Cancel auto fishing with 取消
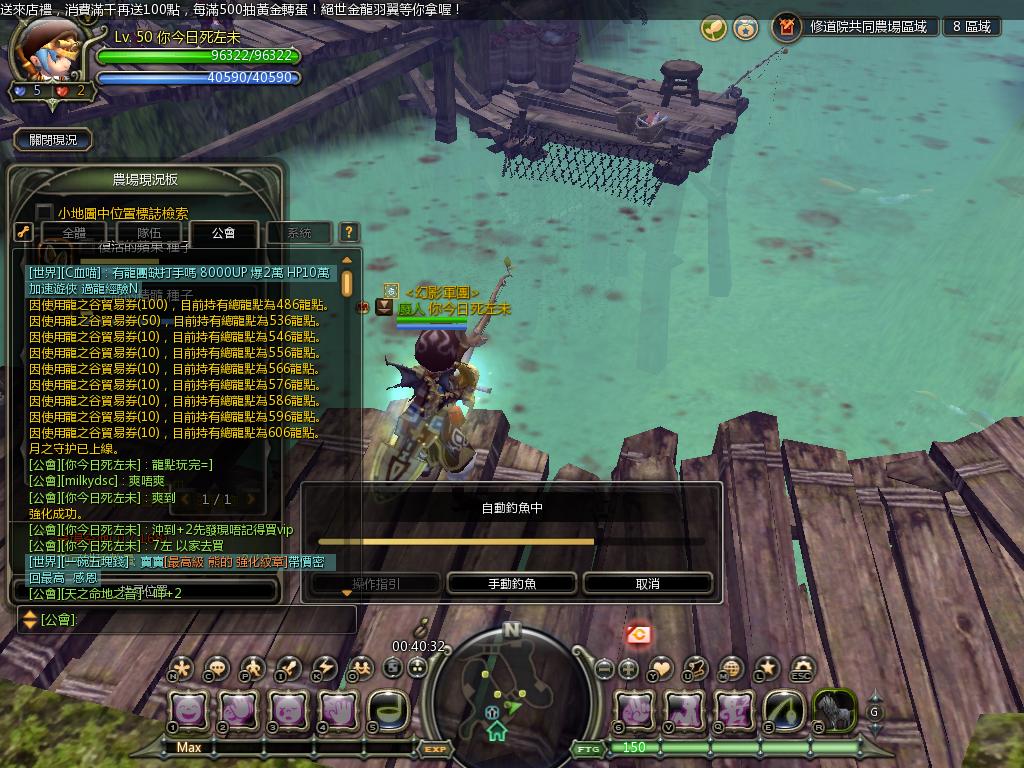Viewport: 1024px width, 768px height. coord(647,584)
